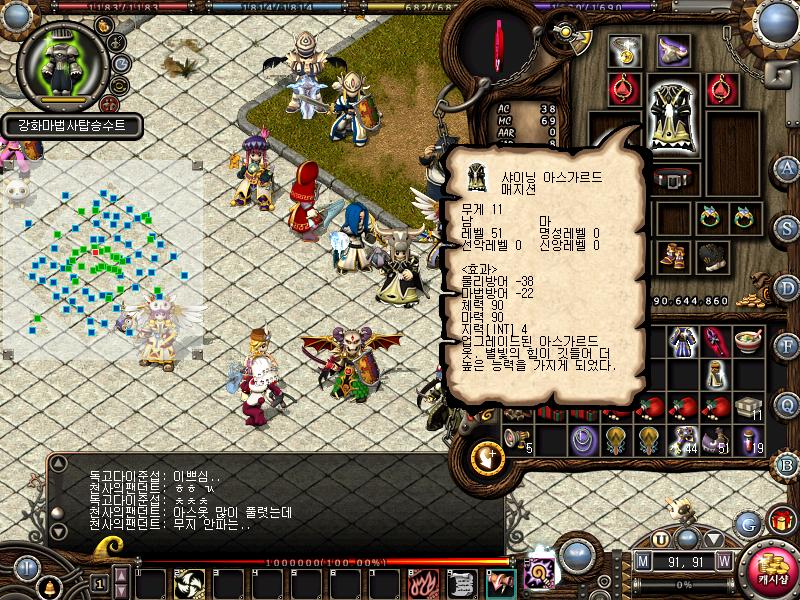Select the blue robe in inventory
Viewport: 800px width, 600px height.
(x=684, y=341)
